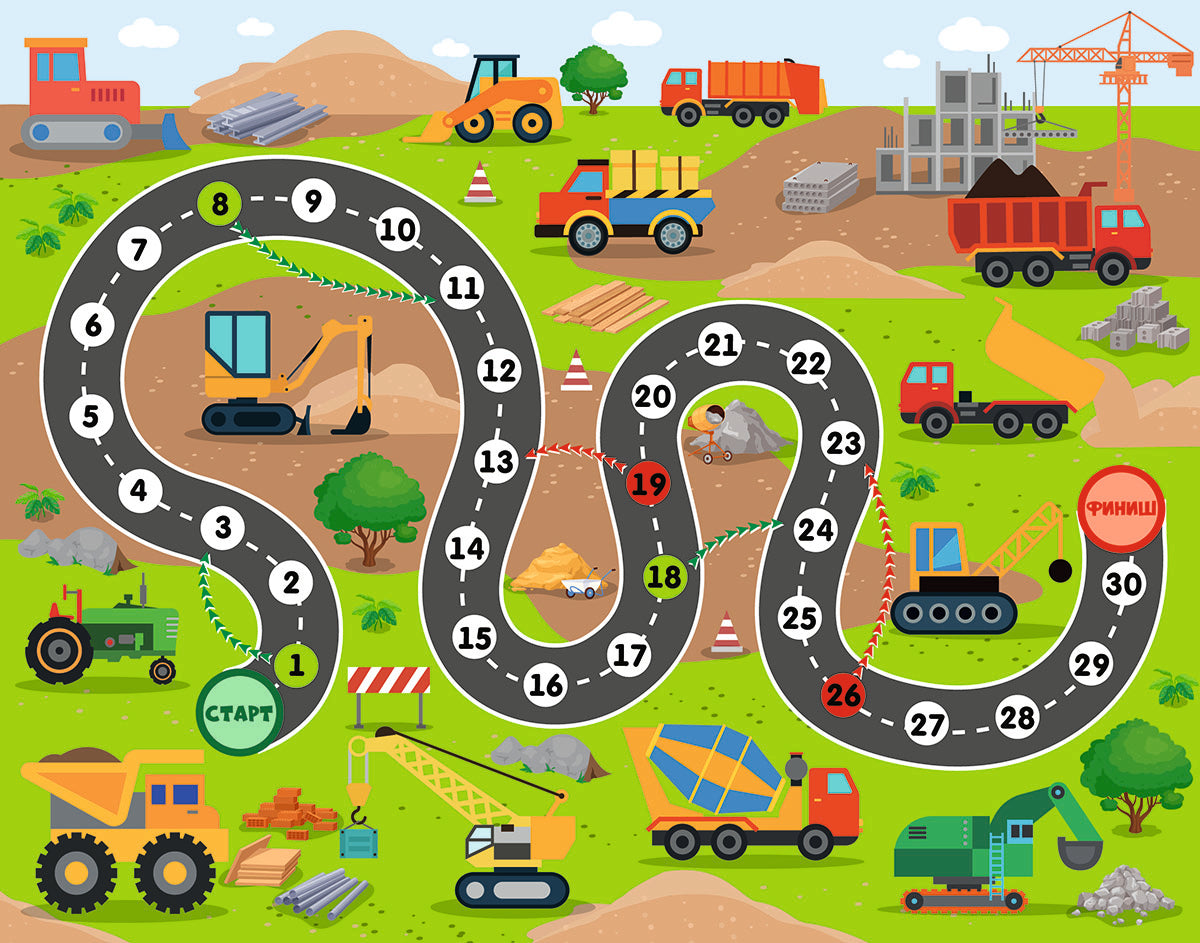Click board space number 11

(x=462, y=289)
